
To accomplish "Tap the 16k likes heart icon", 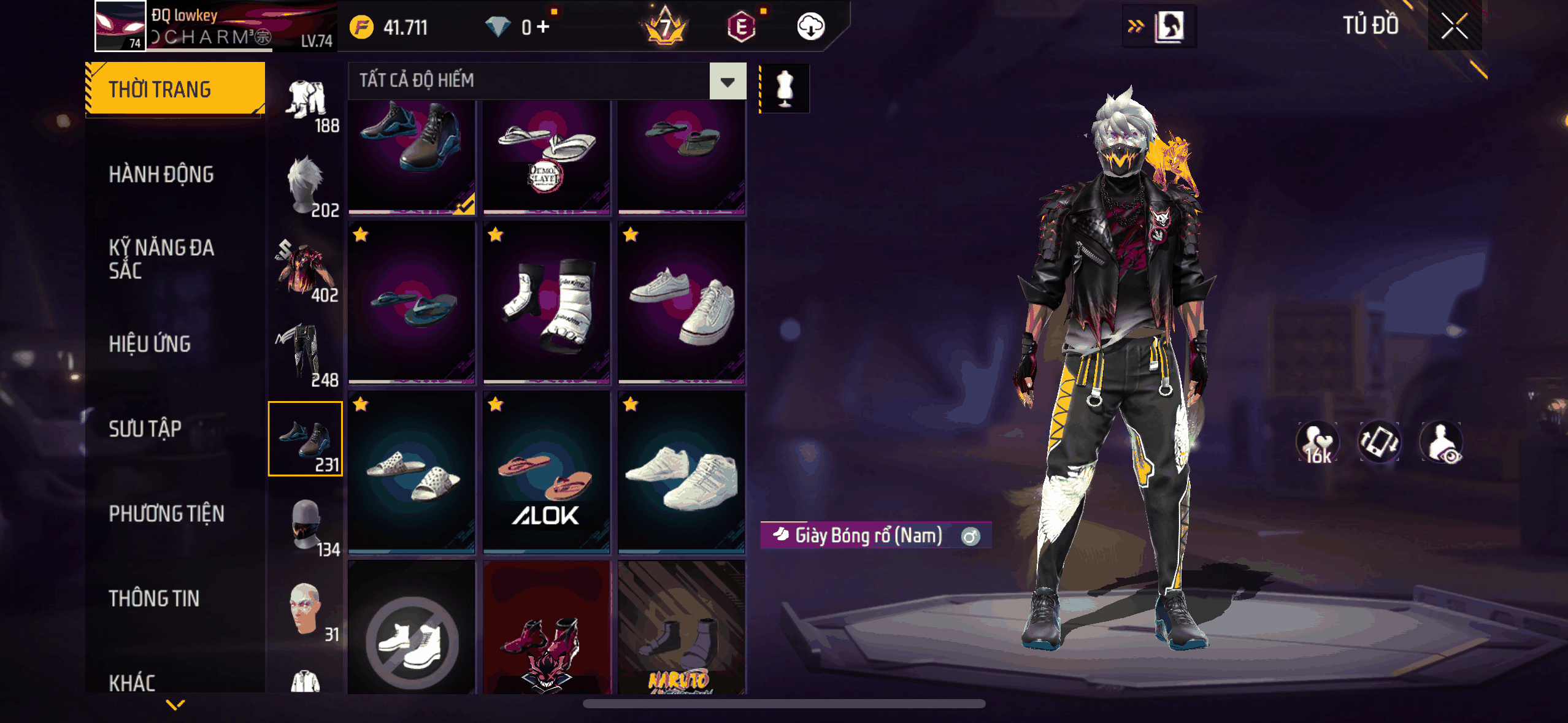I will tap(1317, 442).
